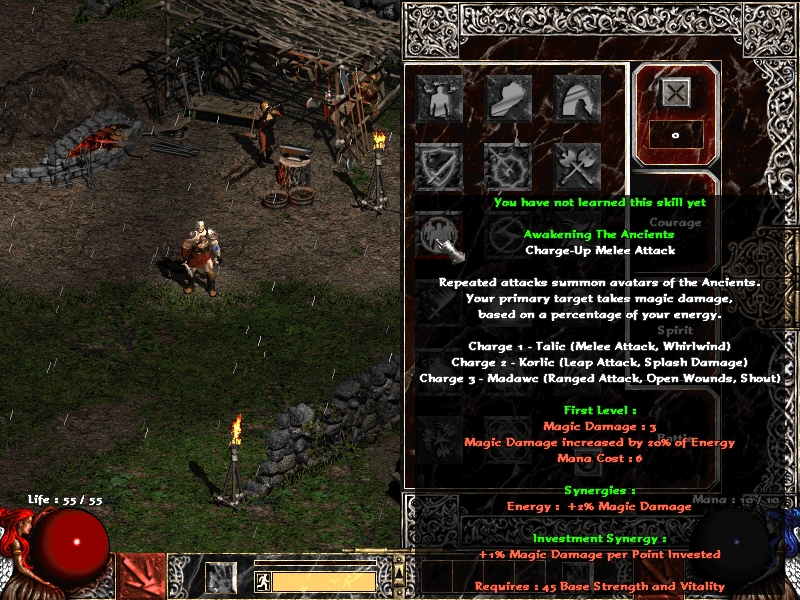Open the Spirit skill tab
The height and width of the screenshot is (600, 800).
(675, 330)
